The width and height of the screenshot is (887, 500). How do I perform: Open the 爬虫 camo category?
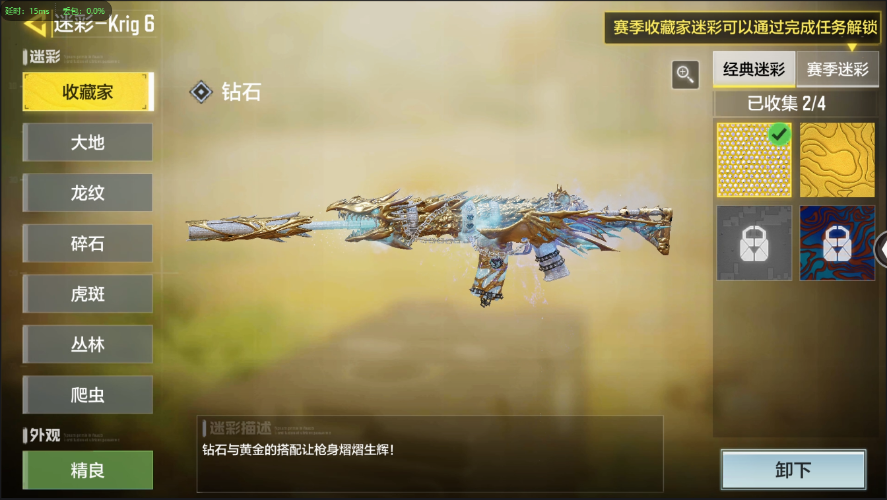(88, 395)
